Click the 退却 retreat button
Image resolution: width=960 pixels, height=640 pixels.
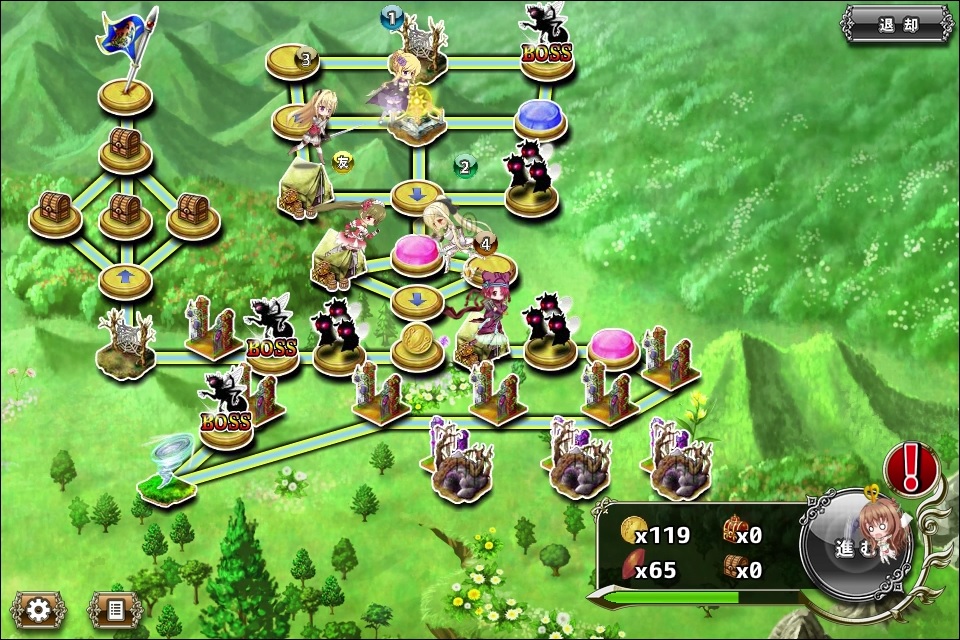tap(896, 24)
